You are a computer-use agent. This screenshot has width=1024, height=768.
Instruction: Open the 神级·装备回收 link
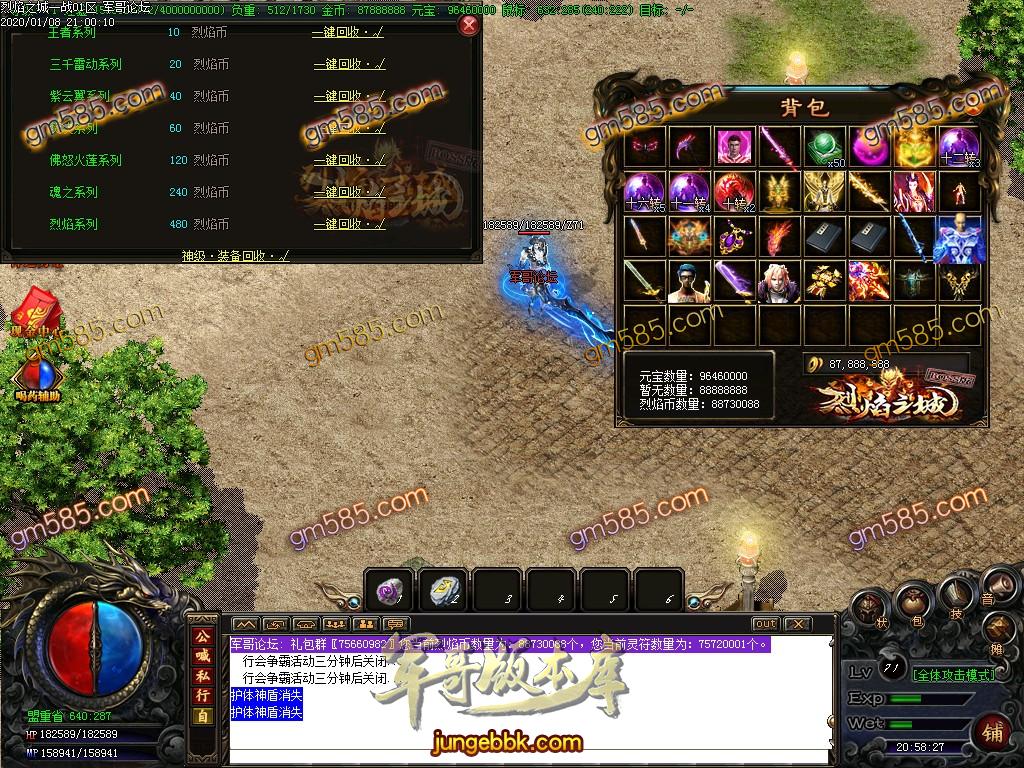[x=235, y=255]
